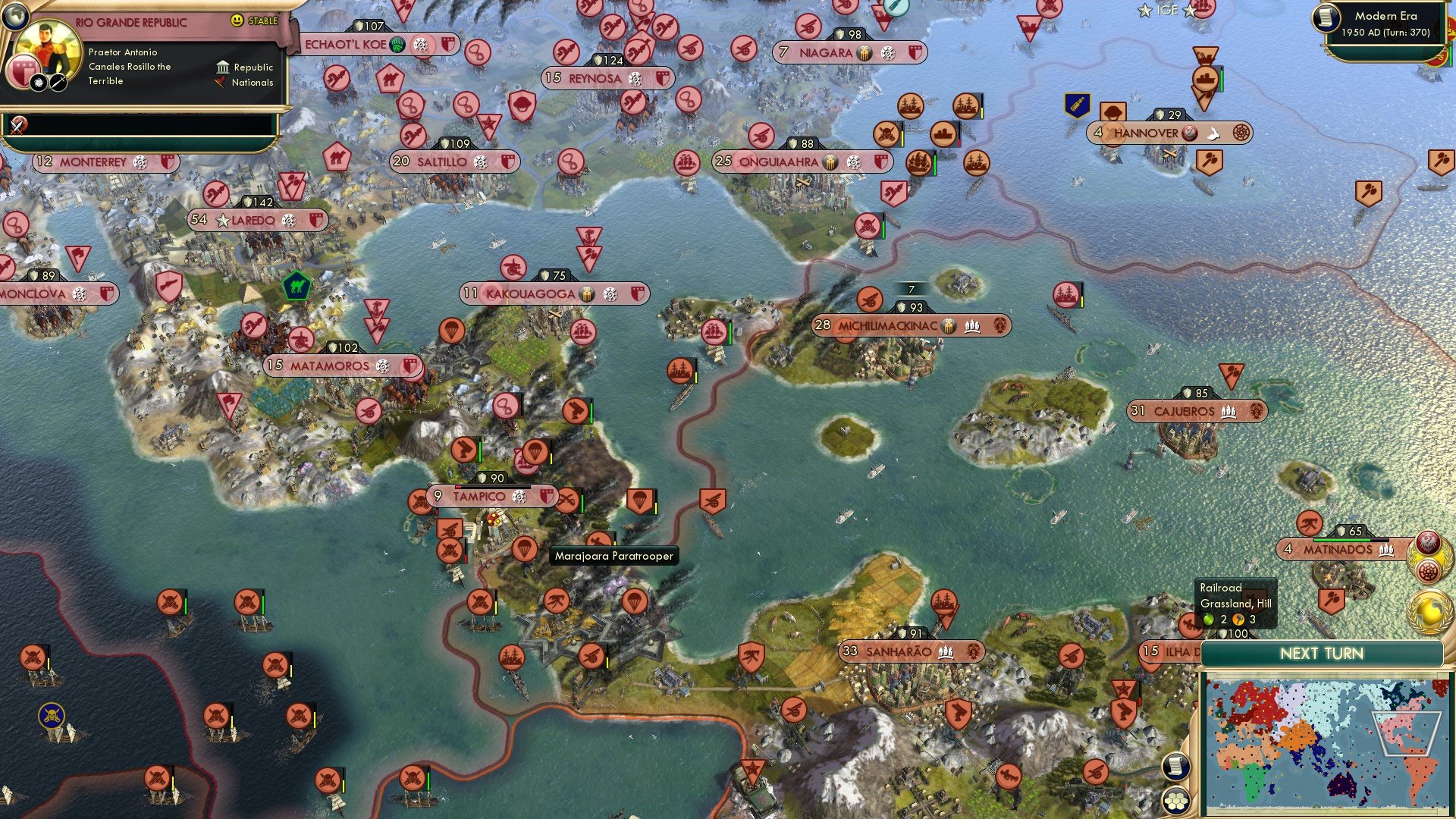Image resolution: width=1456 pixels, height=819 pixels.
Task: Click the swirl emblem next to the sword icon
Action: click(39, 83)
